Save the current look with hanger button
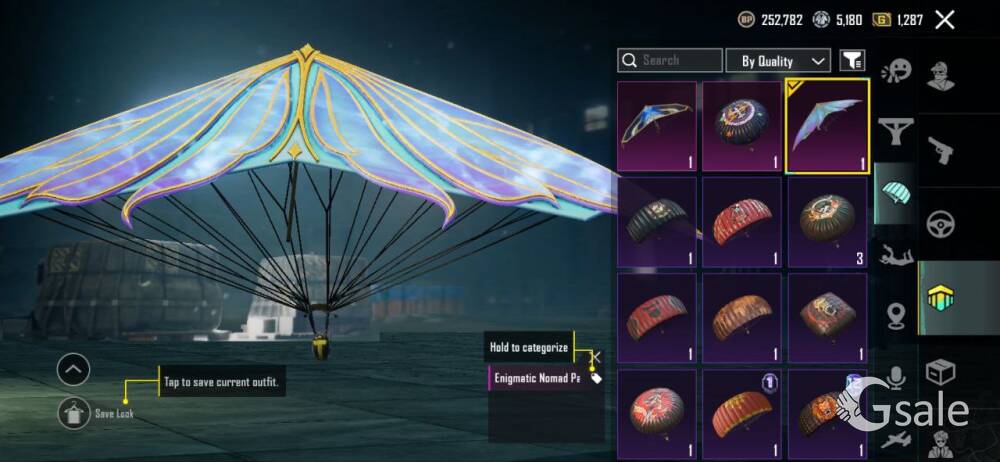The height and width of the screenshot is (462, 1000). pyautogui.click(x=74, y=412)
